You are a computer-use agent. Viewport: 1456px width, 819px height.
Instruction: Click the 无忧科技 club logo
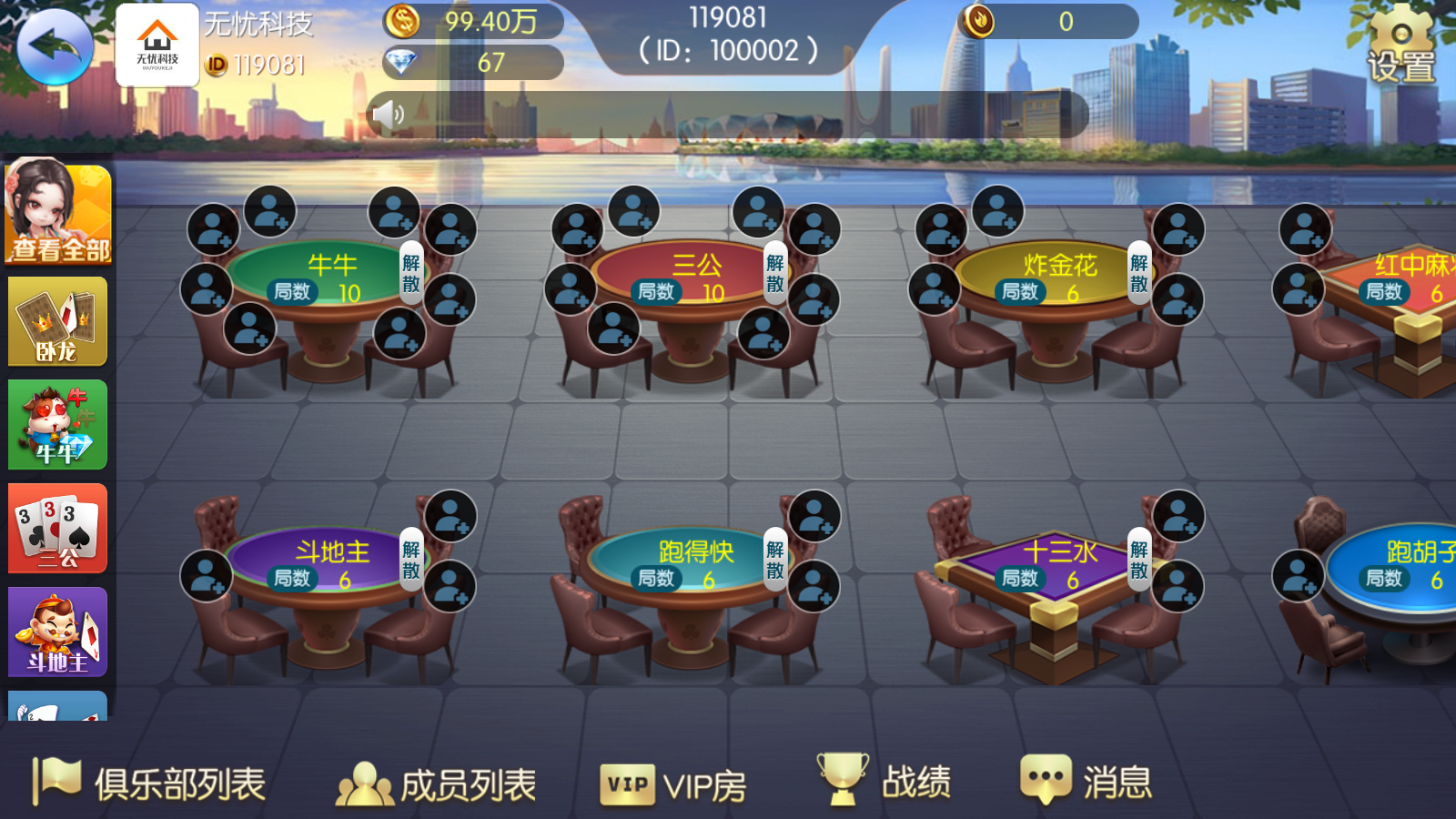point(157,43)
